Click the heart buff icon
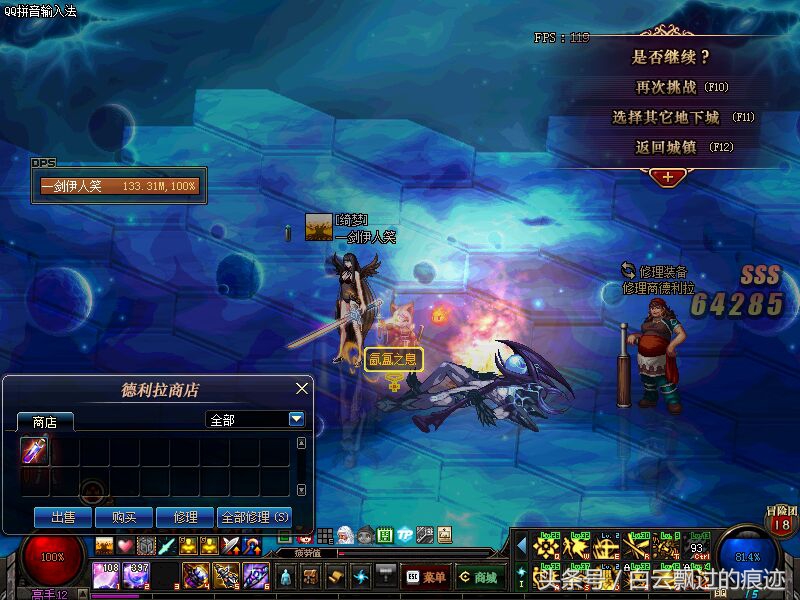The width and height of the screenshot is (800, 600). pyautogui.click(x=125, y=546)
